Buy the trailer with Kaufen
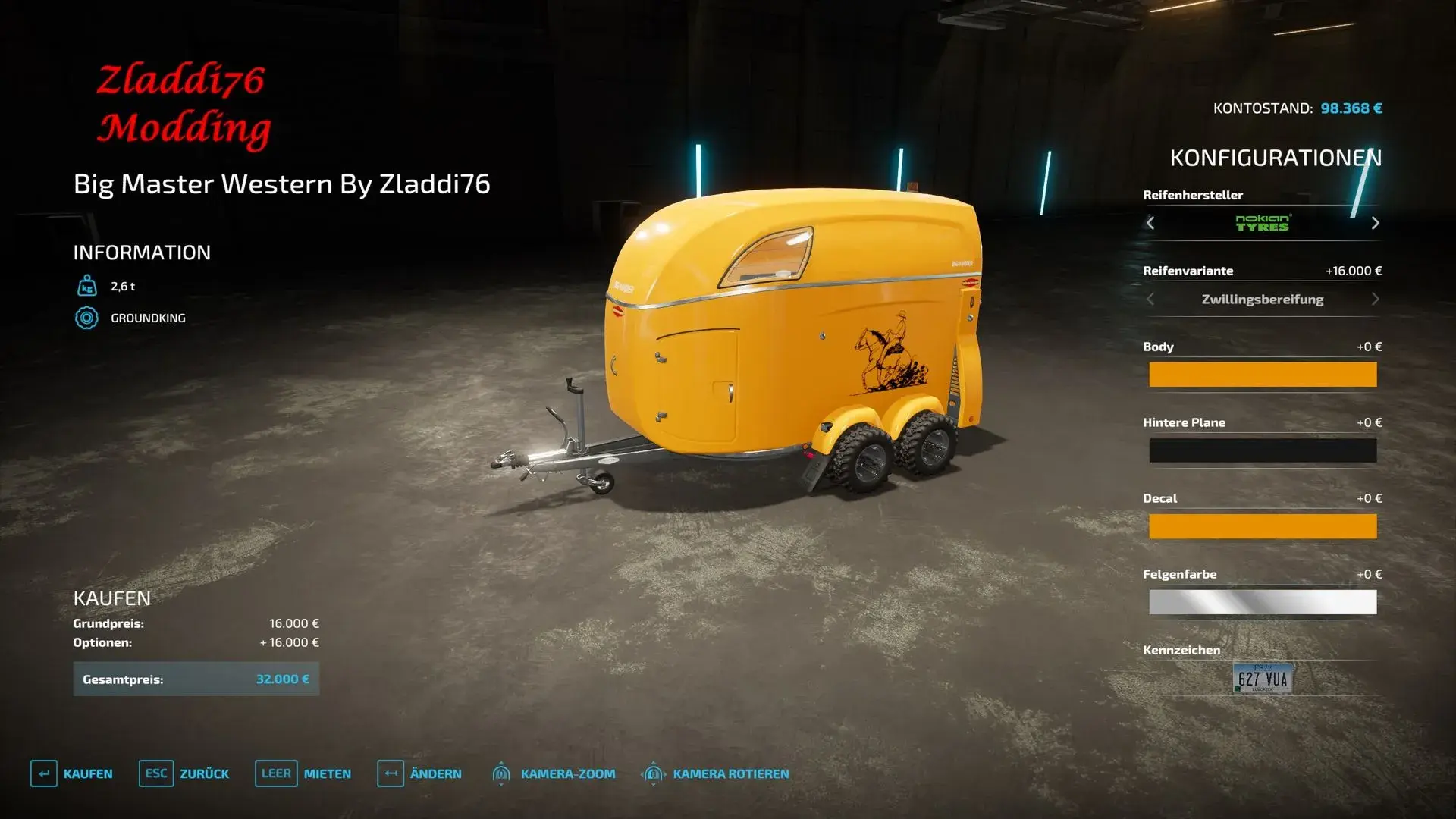 (x=72, y=773)
